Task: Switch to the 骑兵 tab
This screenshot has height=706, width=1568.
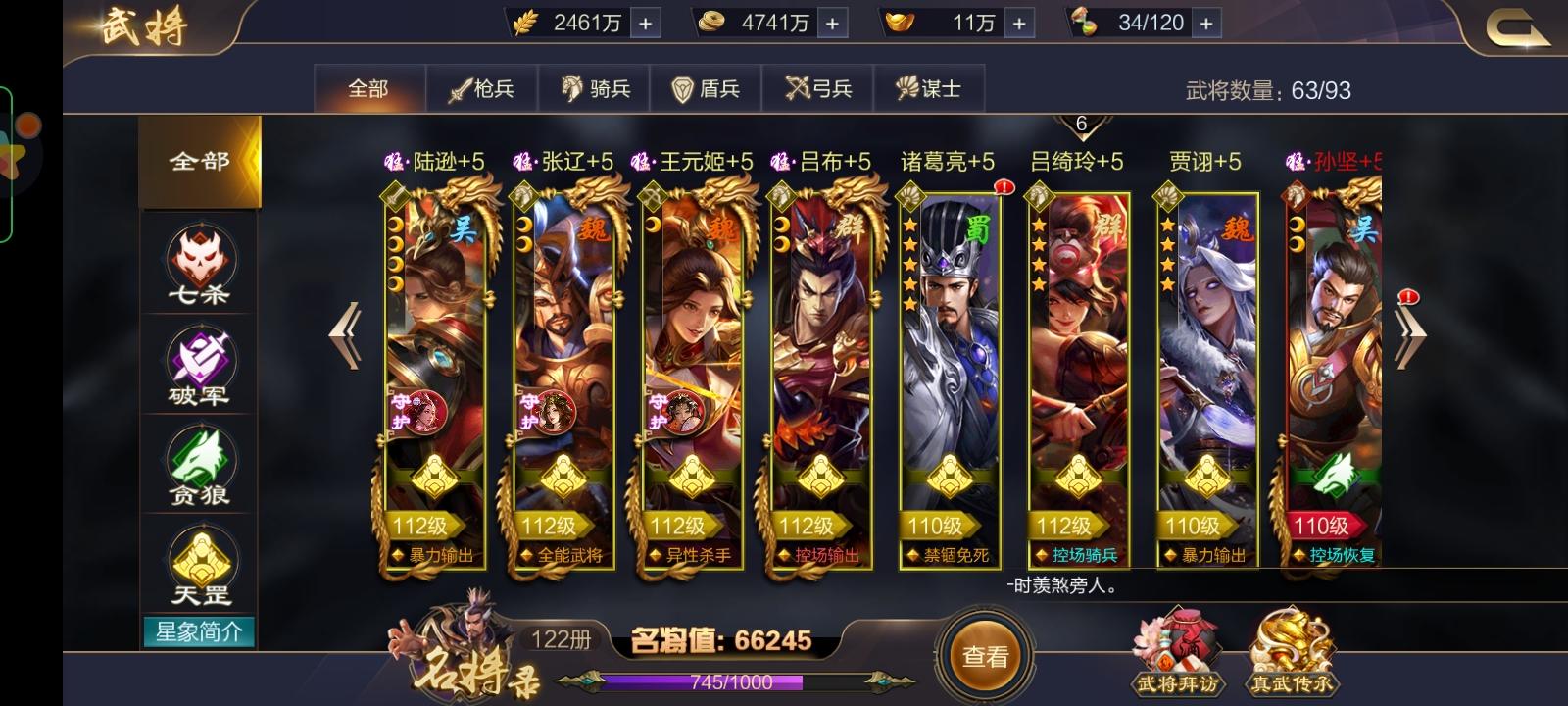Action: pos(595,87)
